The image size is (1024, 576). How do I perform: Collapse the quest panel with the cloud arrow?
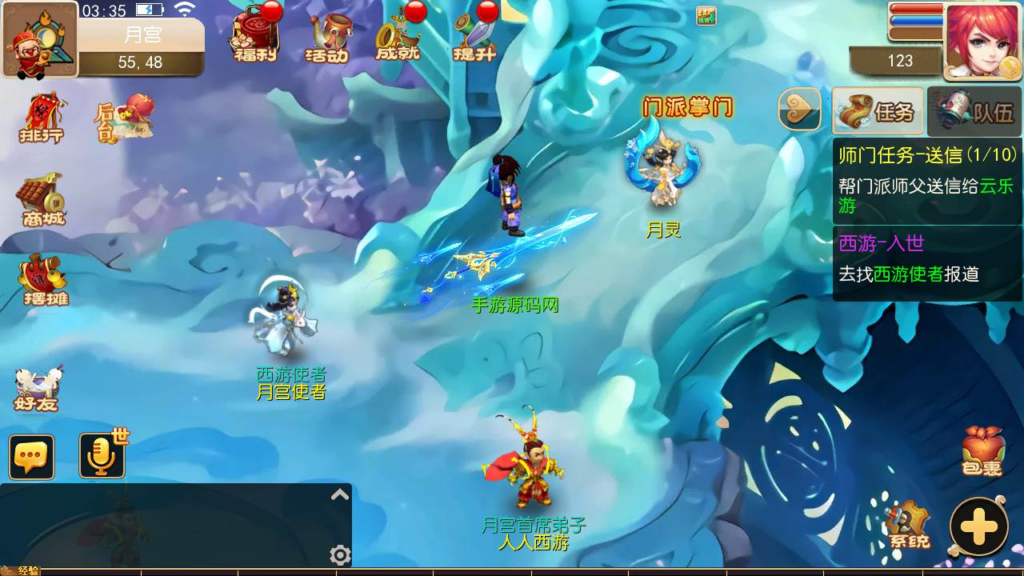pos(799,110)
